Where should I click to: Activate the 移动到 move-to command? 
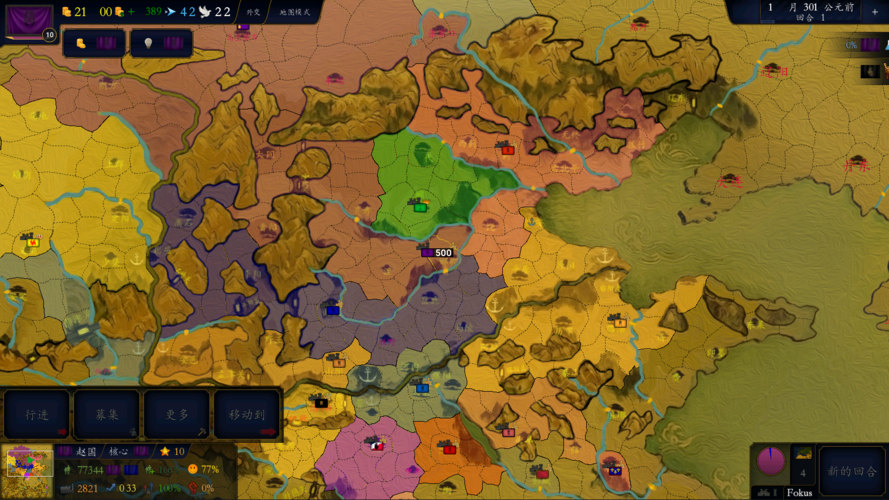[247, 414]
